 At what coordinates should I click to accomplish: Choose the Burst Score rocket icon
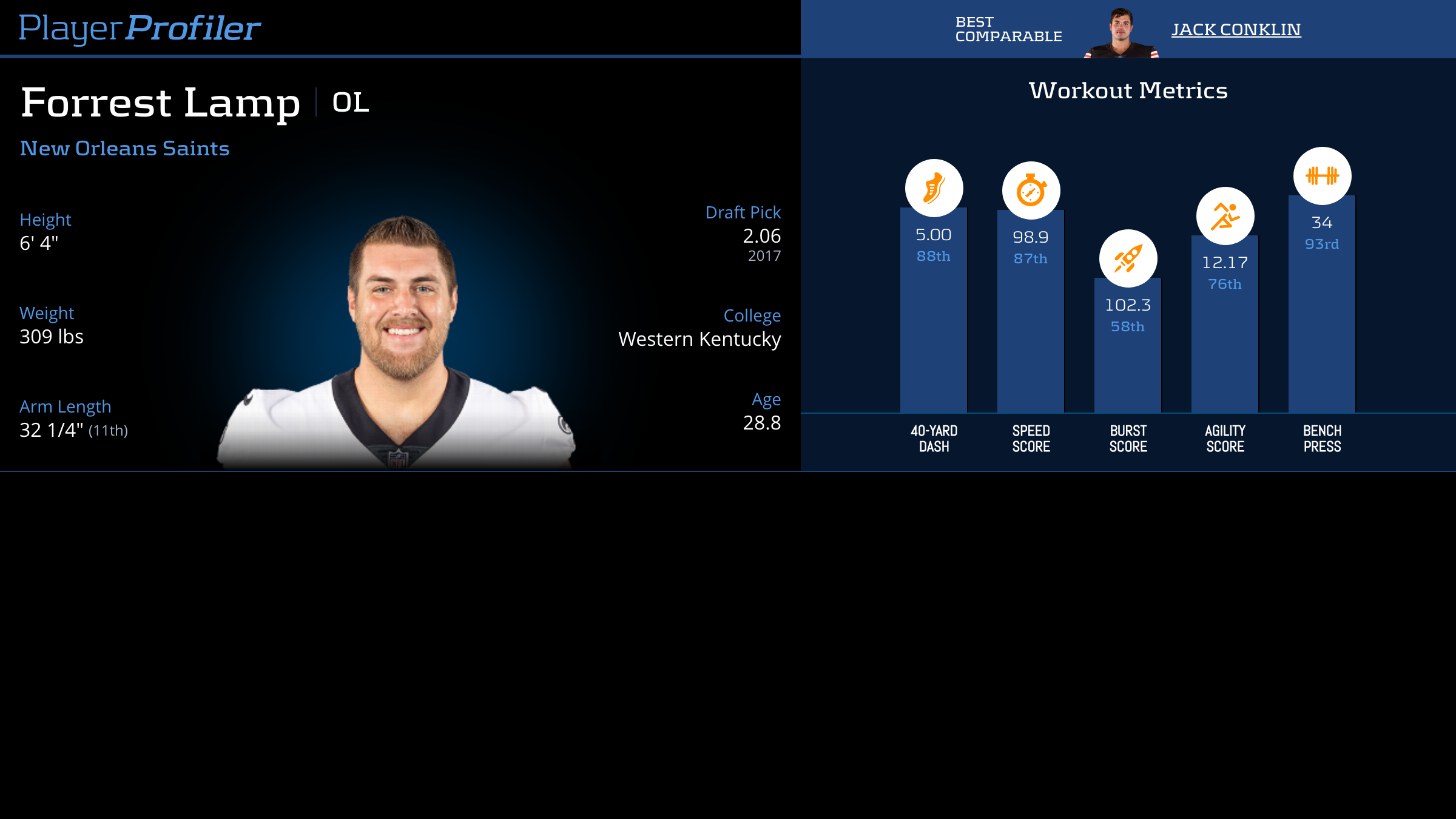(x=1128, y=258)
